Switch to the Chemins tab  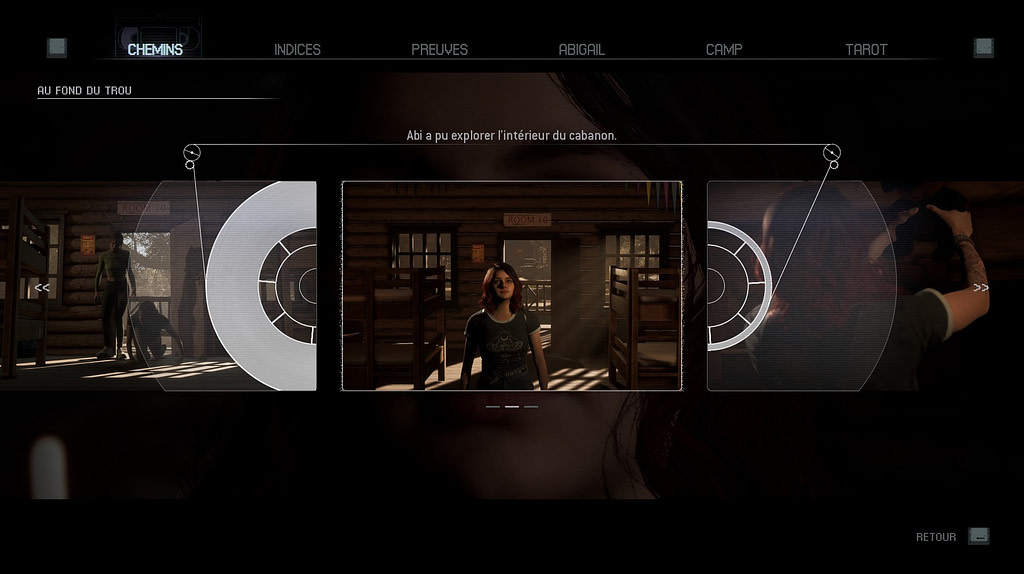pyautogui.click(x=155, y=49)
